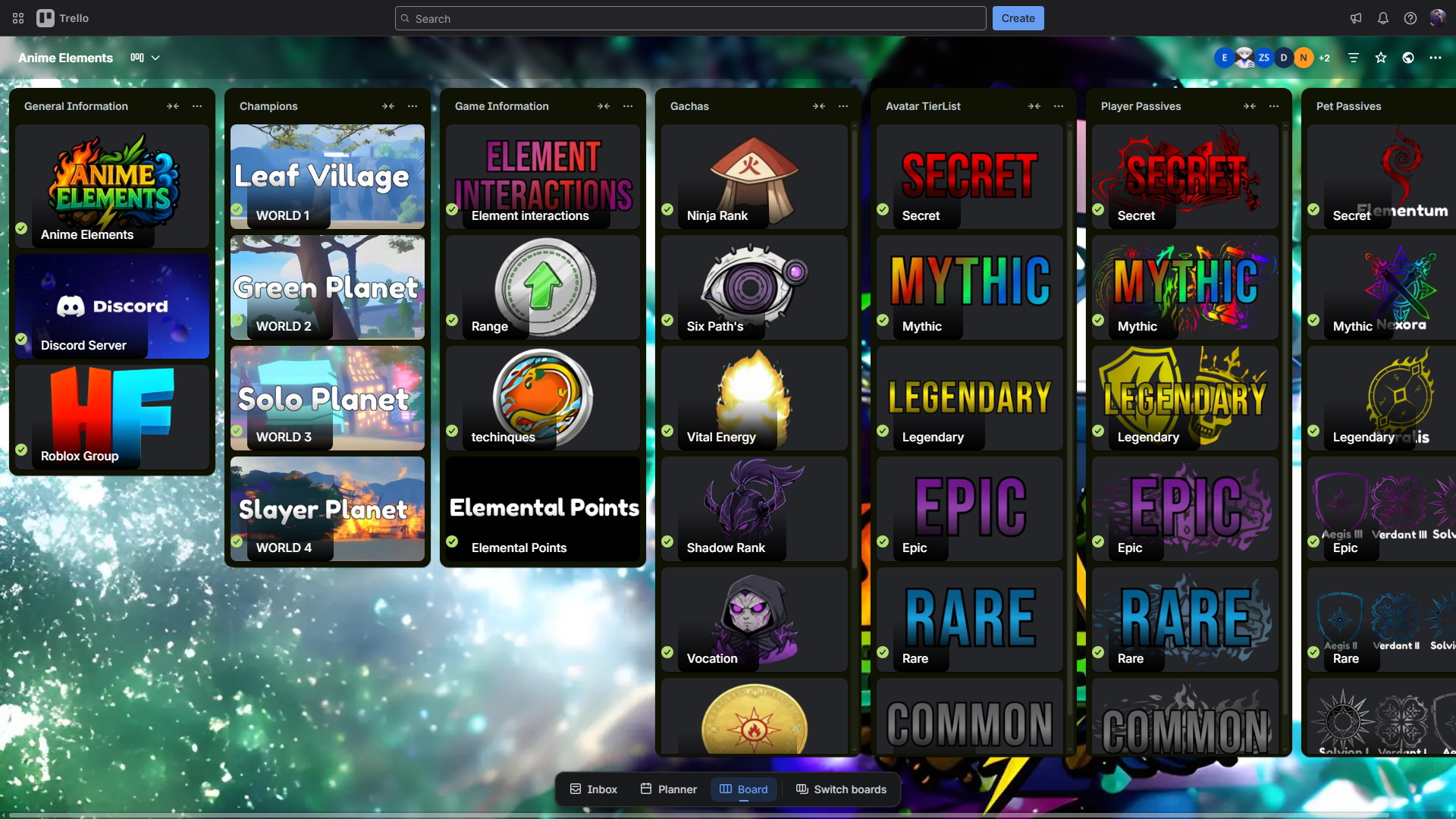1456x819 pixels.
Task: Open your profile avatar menu
Action: click(1438, 18)
